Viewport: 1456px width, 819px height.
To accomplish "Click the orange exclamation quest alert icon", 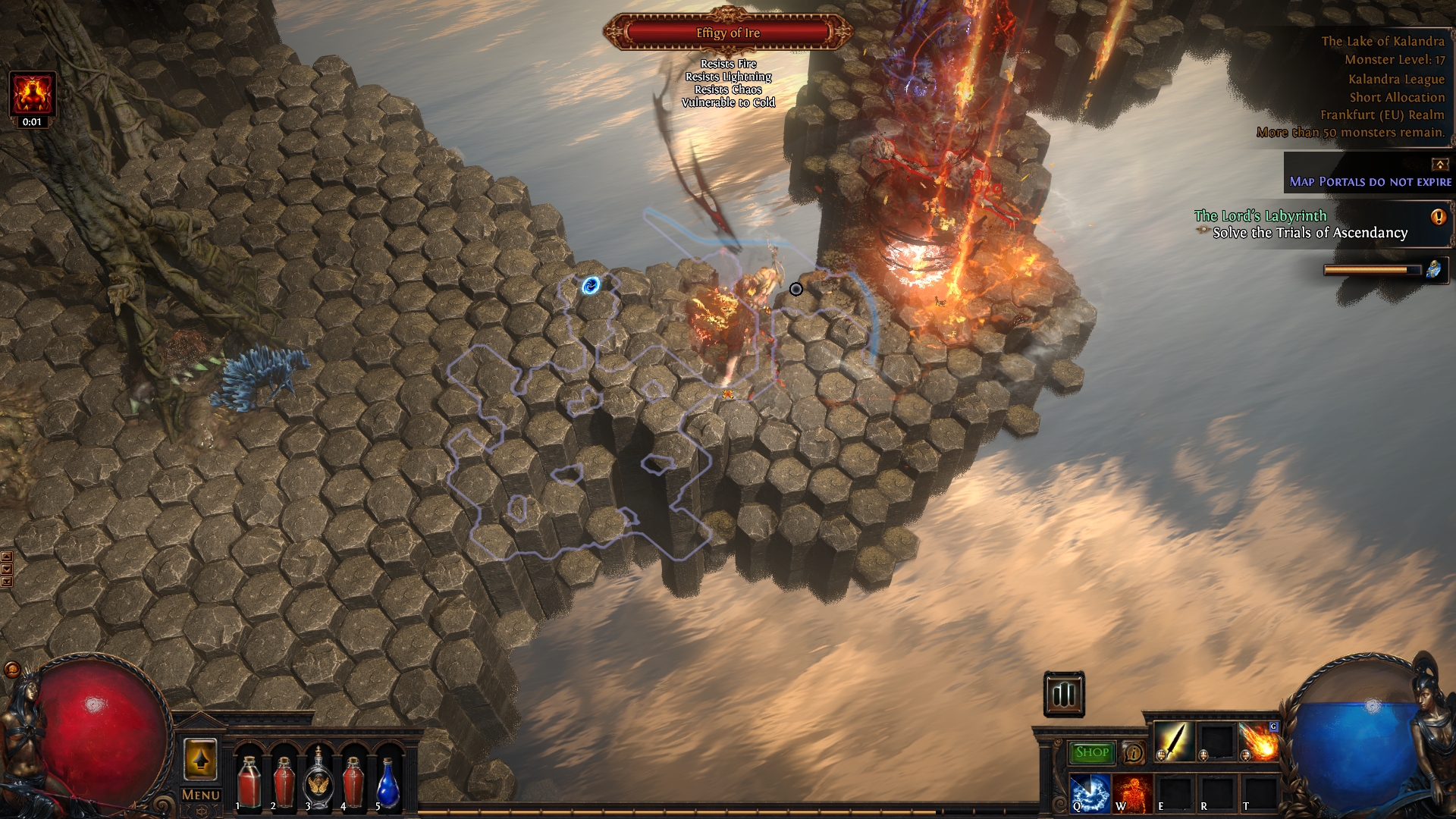I will coord(1438,217).
